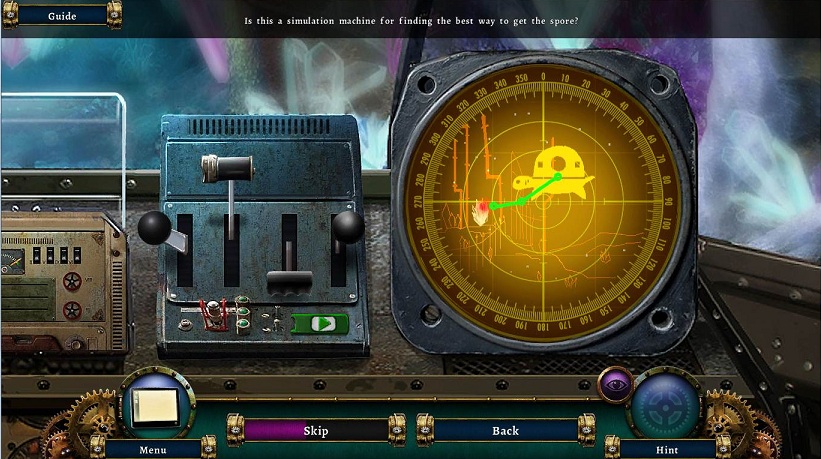Skip the simulation puzzle
The width and height of the screenshot is (821, 459).
[x=316, y=431]
